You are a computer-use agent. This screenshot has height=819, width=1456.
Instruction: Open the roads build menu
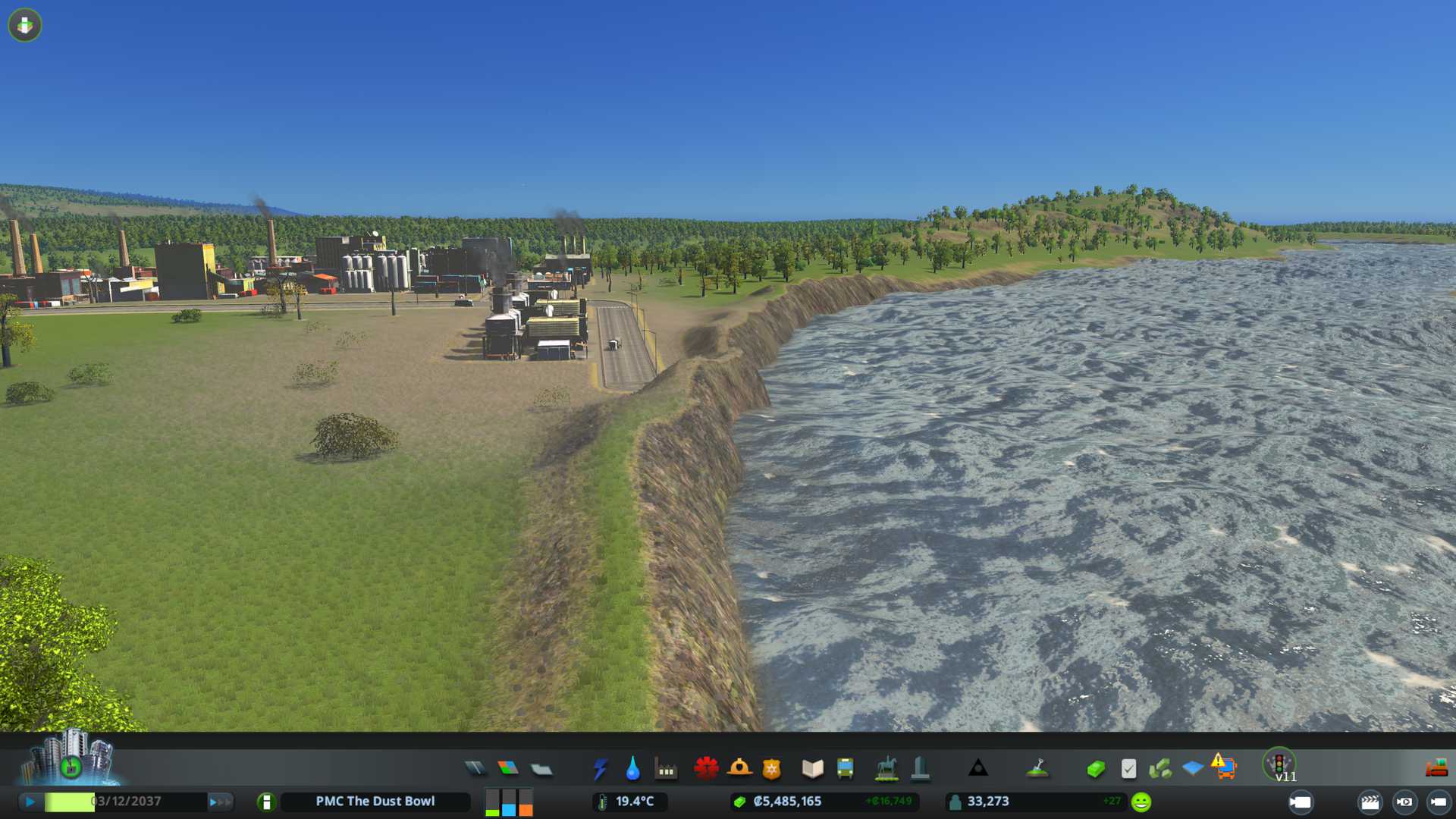point(475,769)
